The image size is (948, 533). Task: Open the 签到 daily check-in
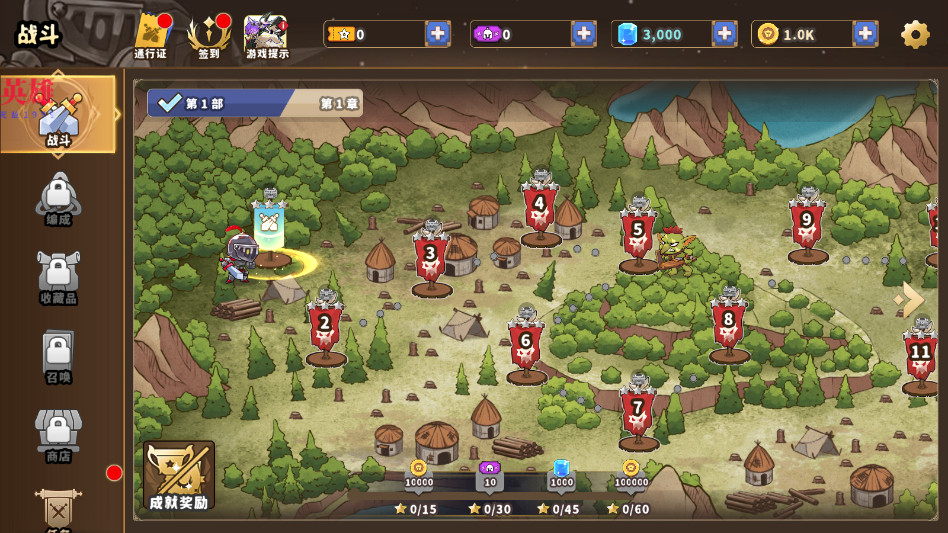click(x=208, y=36)
